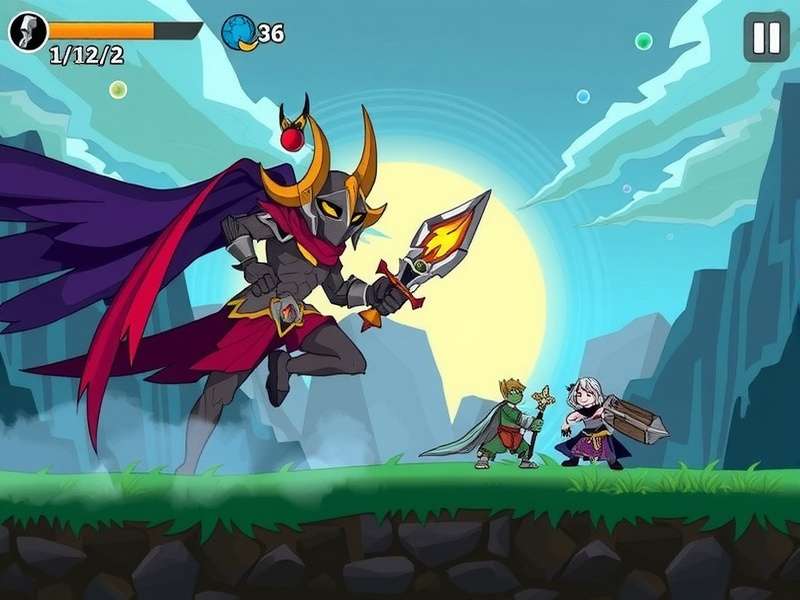Viewport: 800px width, 600px height.
Task: Pause the game with the pause button
Action: [x=766, y=38]
